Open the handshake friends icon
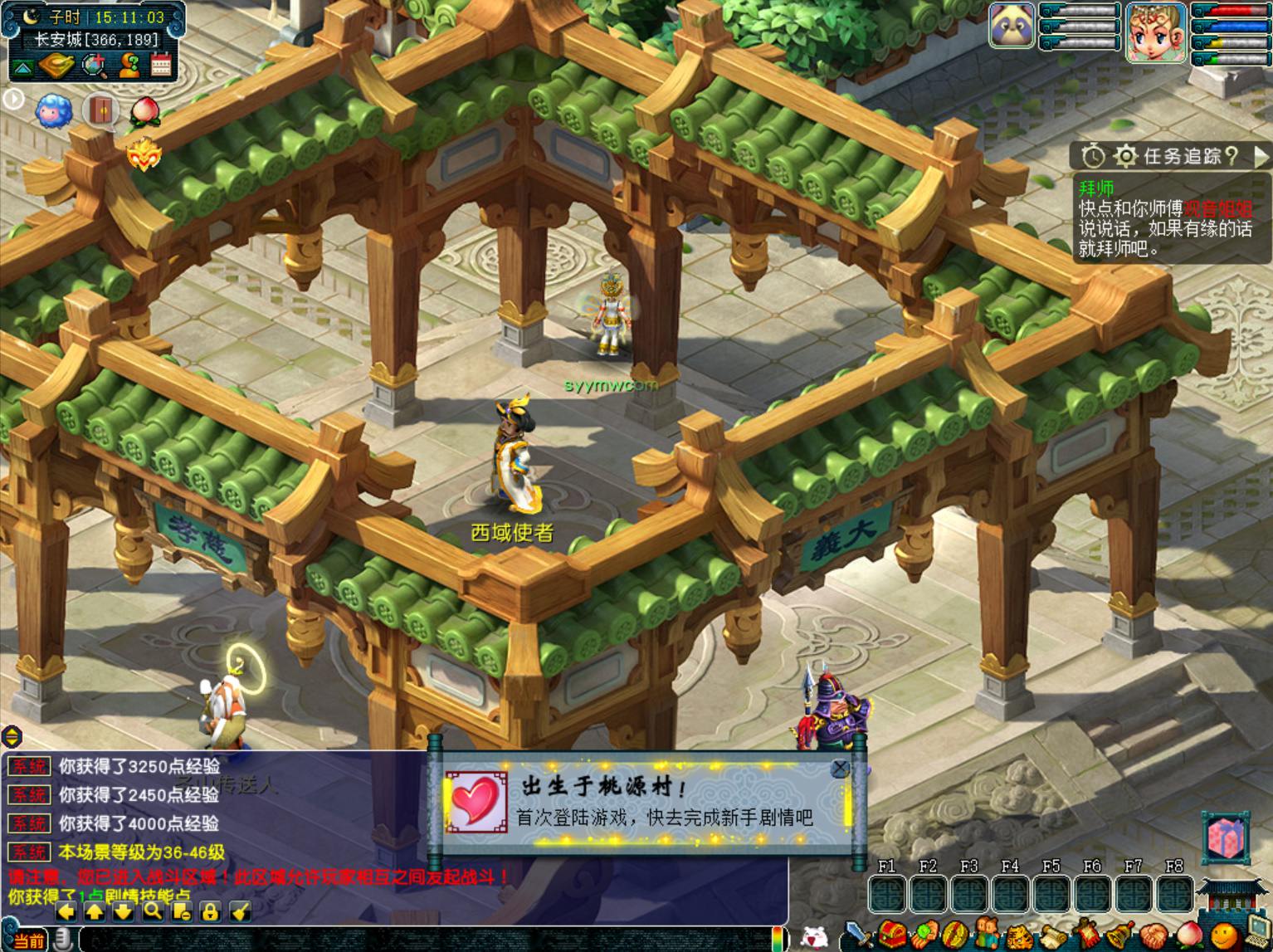This screenshot has height=952, width=1273. coord(1154,936)
